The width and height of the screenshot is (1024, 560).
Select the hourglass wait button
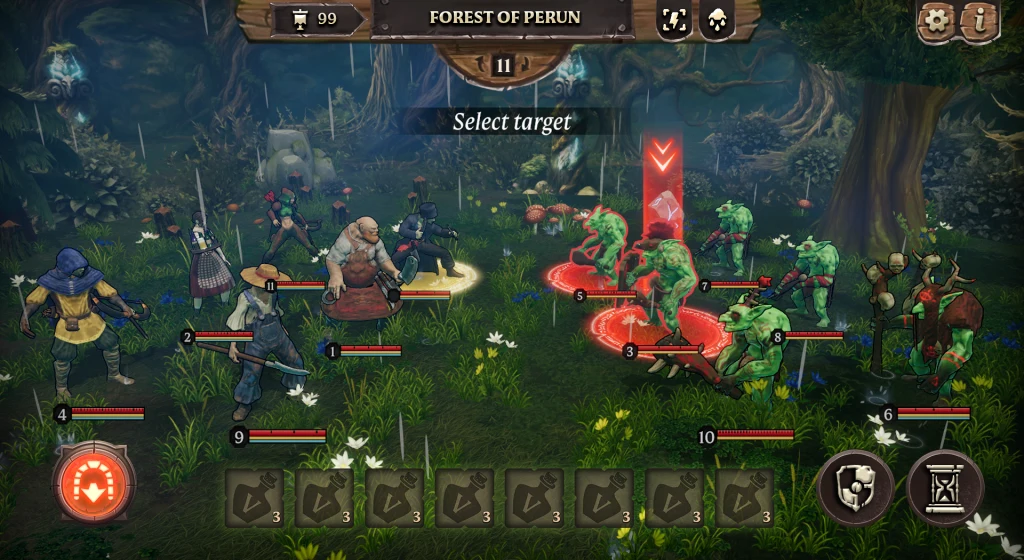pos(945,488)
